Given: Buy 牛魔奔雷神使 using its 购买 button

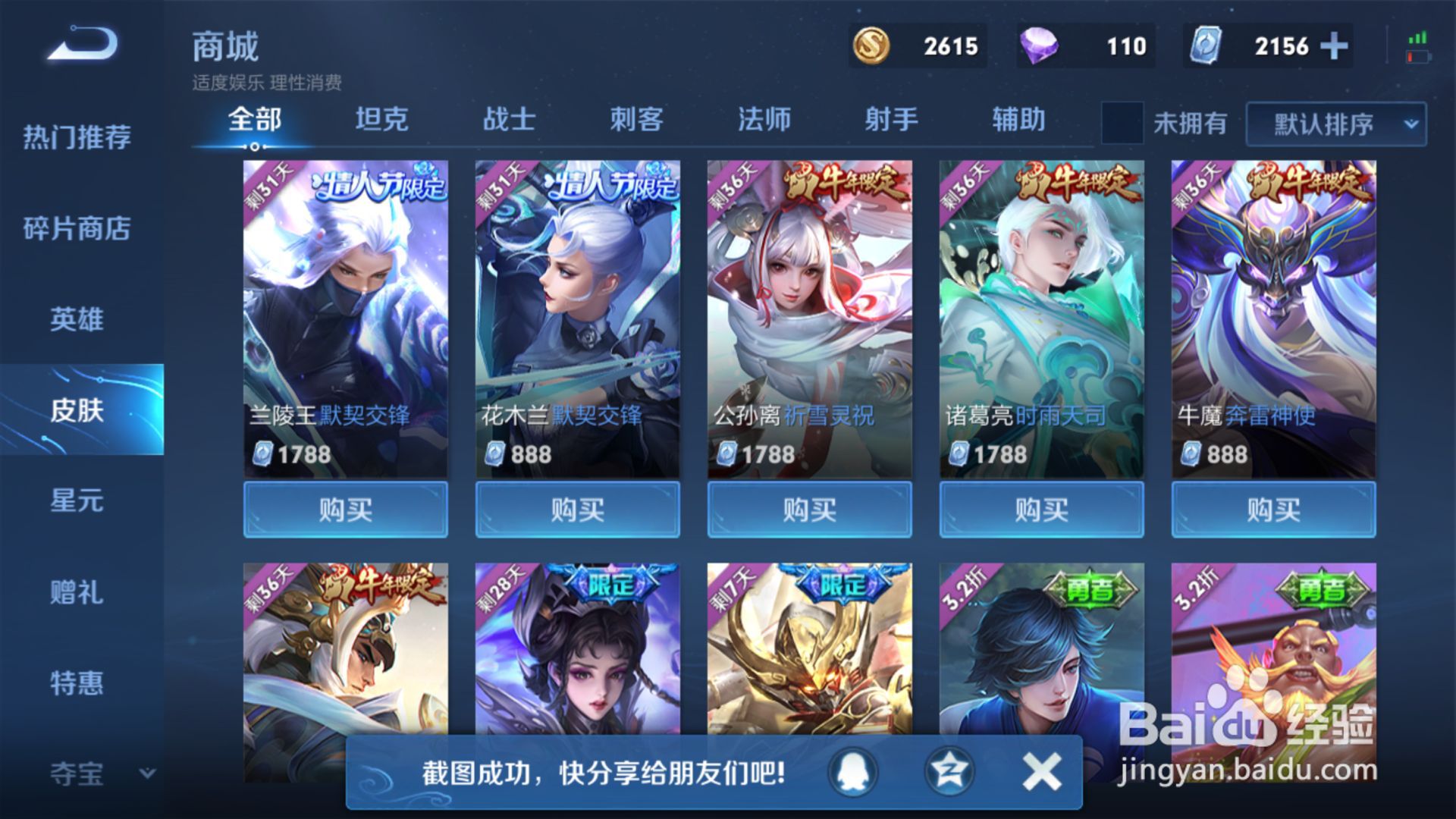Looking at the screenshot, I should pos(1272,510).
